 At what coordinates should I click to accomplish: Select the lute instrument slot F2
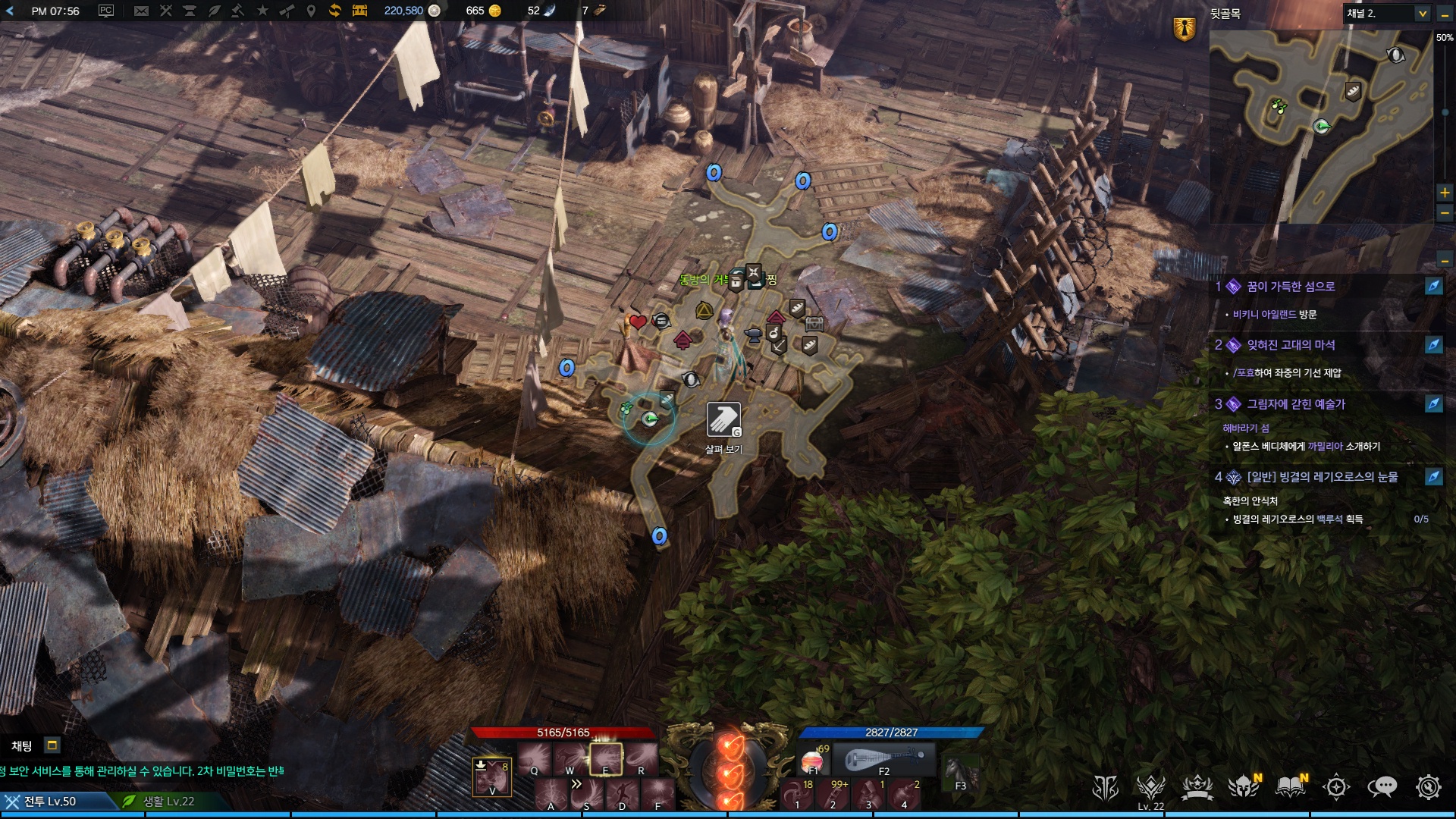884,759
